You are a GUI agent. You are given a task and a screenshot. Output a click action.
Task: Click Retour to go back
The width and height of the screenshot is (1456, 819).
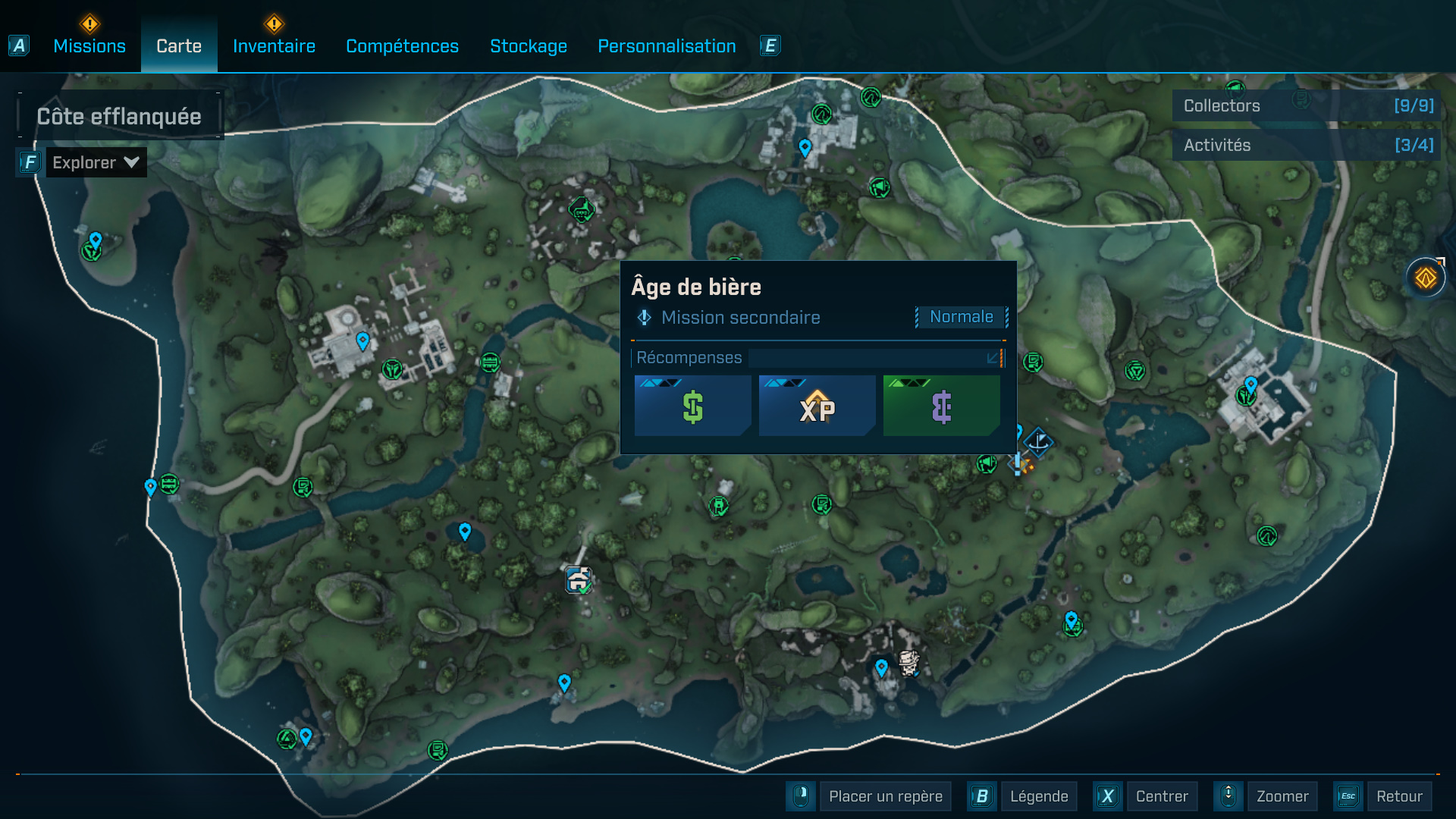[x=1399, y=796]
